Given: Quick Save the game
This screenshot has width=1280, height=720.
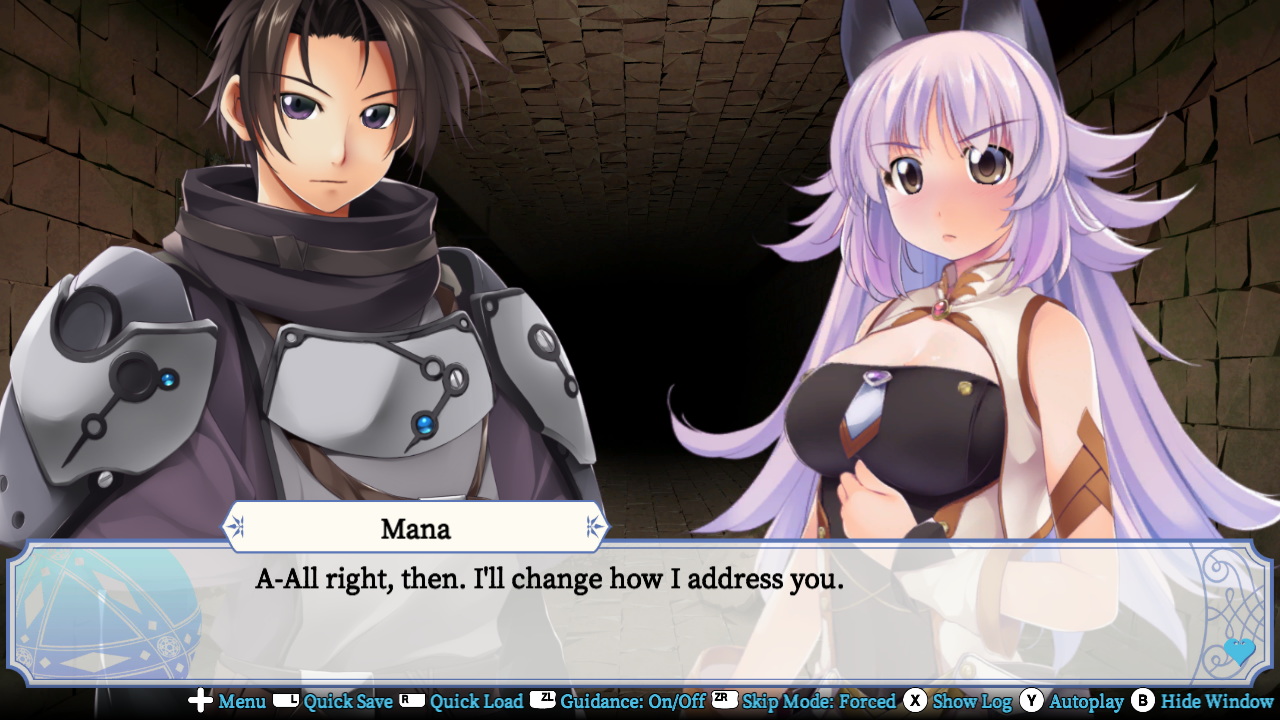Looking at the screenshot, I should click(349, 703).
